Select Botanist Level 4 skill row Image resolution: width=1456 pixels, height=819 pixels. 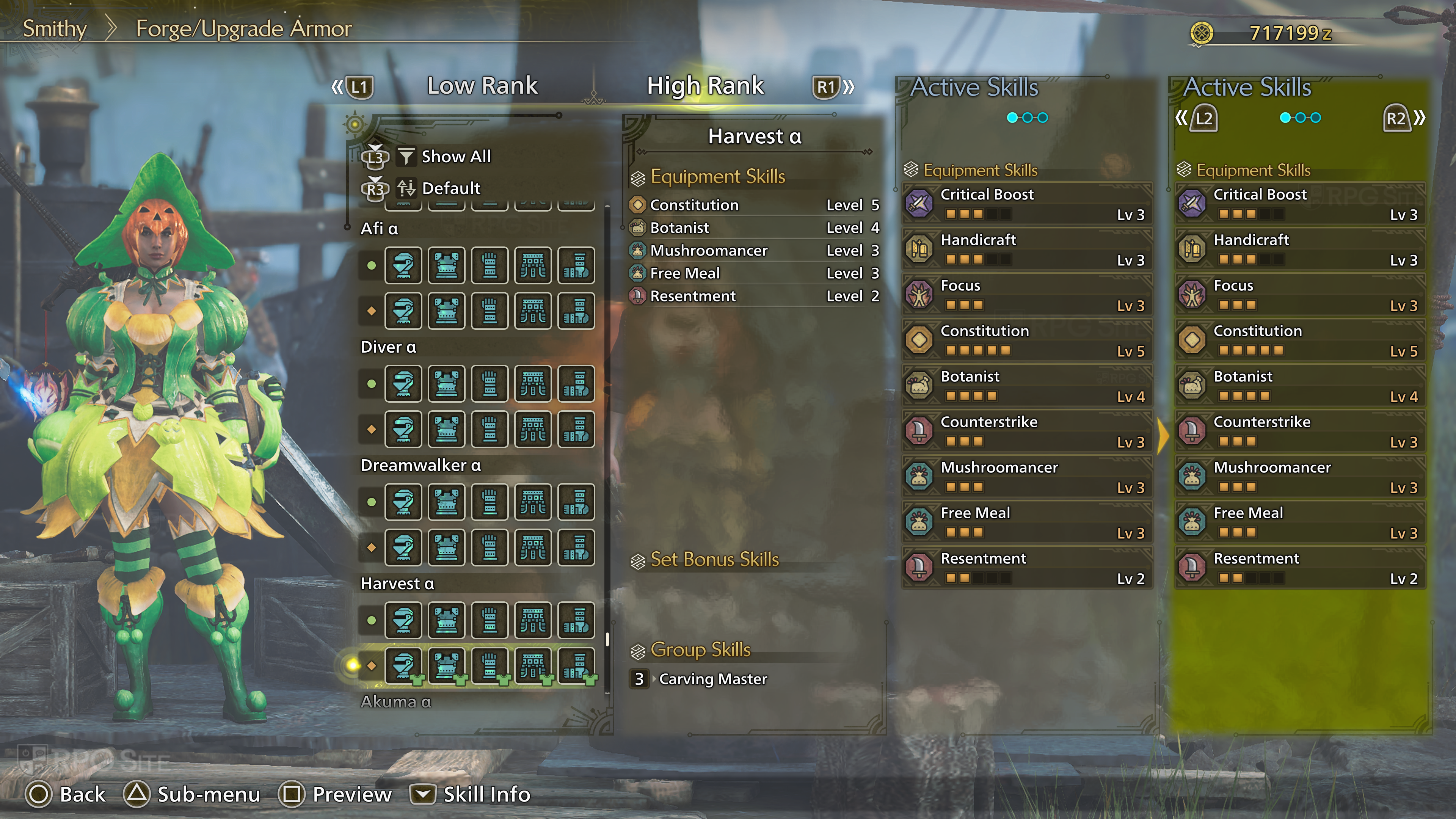(x=754, y=228)
